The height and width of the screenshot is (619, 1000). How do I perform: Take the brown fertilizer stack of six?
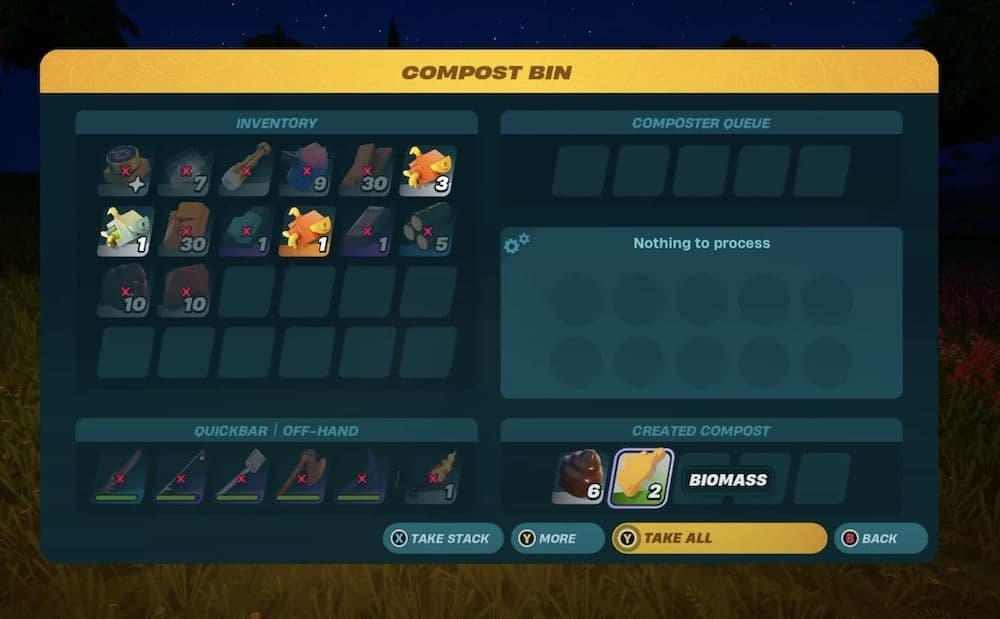pos(580,478)
